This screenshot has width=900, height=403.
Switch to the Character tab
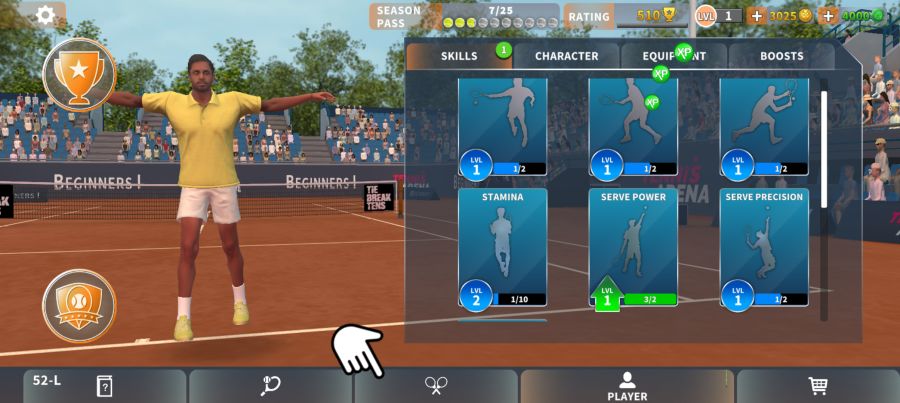tap(566, 56)
